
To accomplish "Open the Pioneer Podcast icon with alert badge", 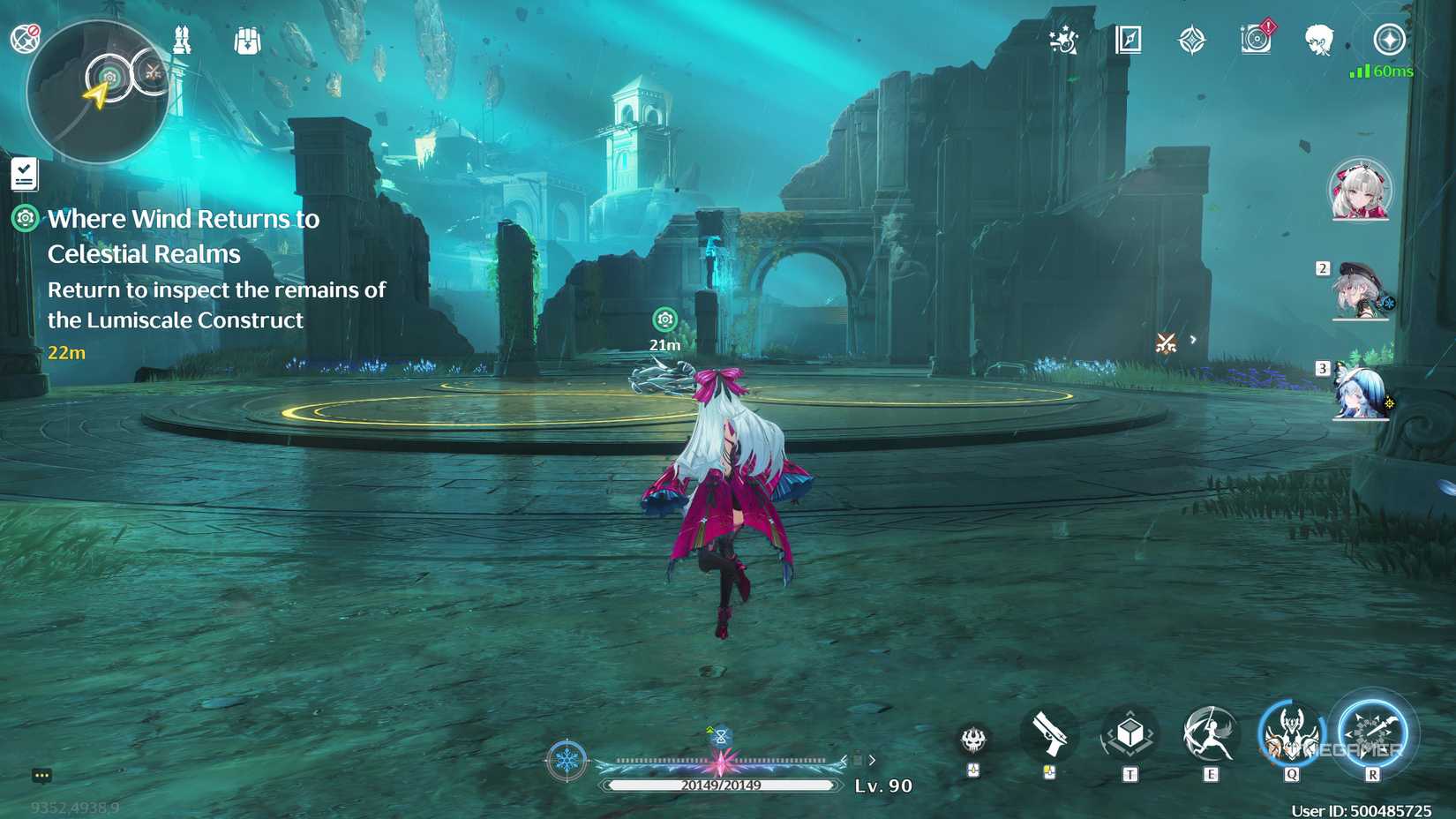I will [x=1257, y=39].
